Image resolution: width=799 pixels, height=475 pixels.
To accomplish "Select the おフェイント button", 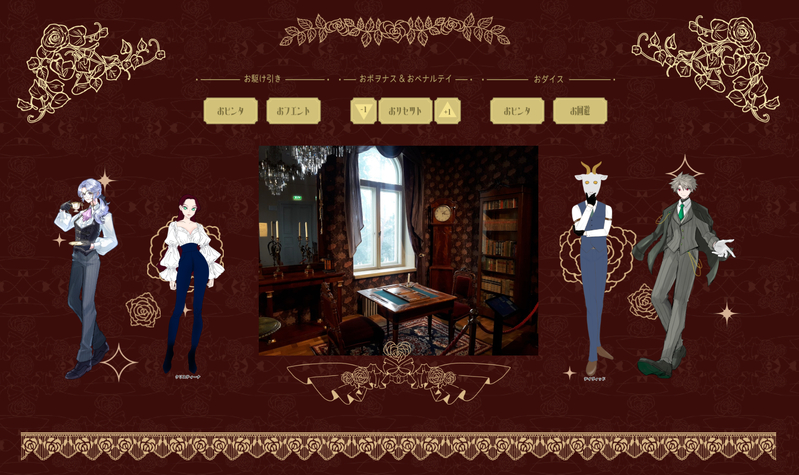I will click(x=293, y=111).
